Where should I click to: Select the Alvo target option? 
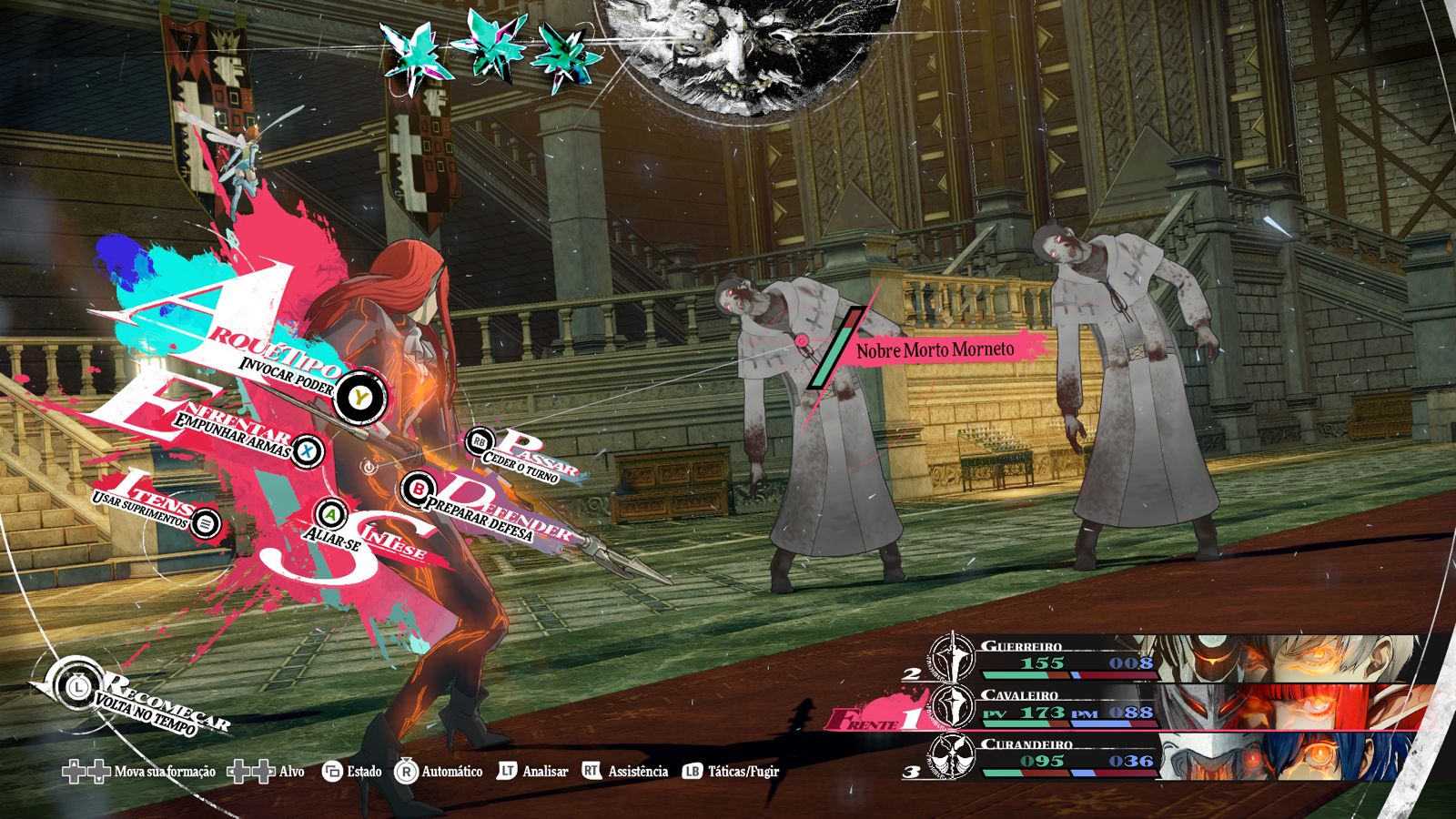pos(266,772)
